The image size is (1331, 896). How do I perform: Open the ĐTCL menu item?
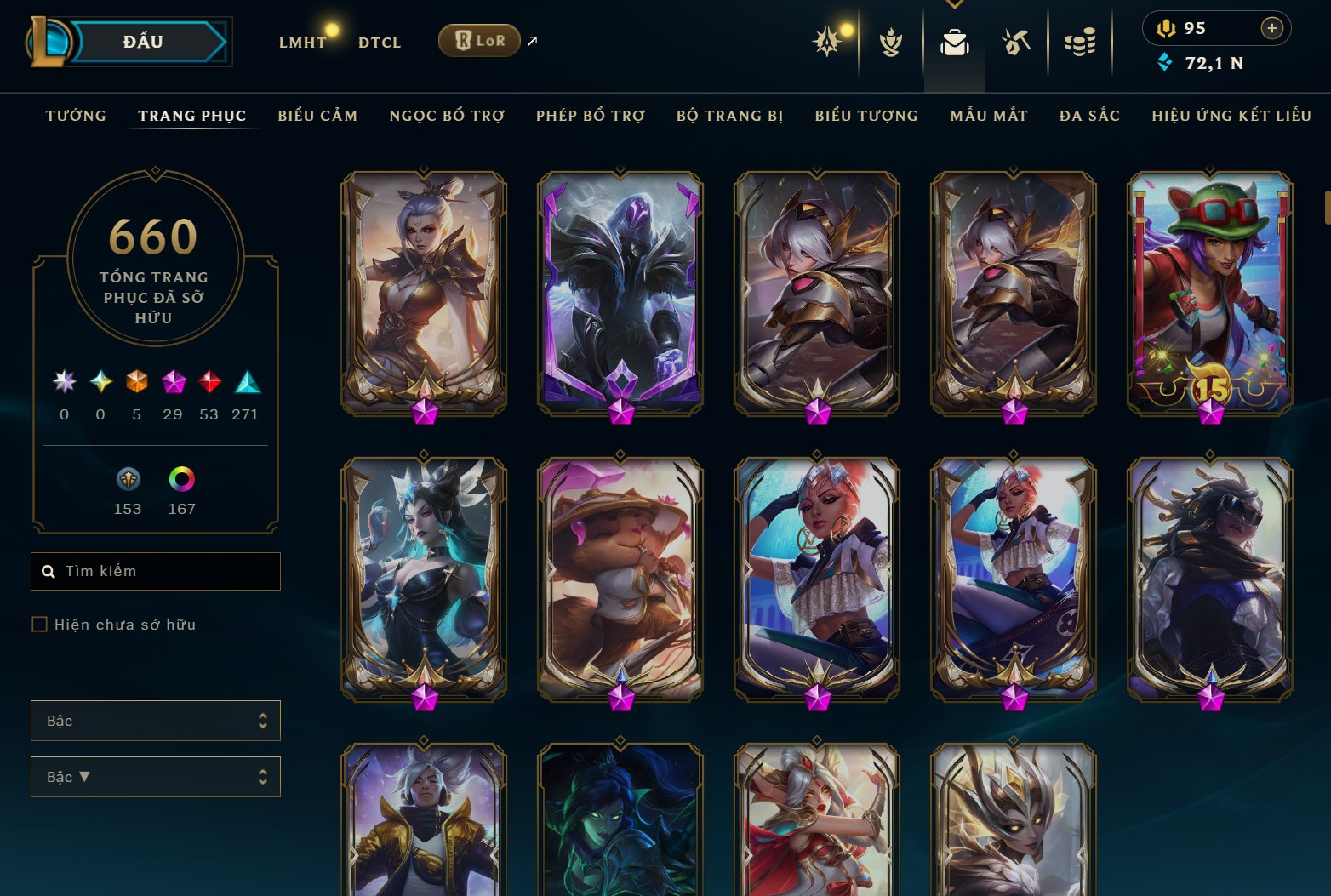point(380,41)
